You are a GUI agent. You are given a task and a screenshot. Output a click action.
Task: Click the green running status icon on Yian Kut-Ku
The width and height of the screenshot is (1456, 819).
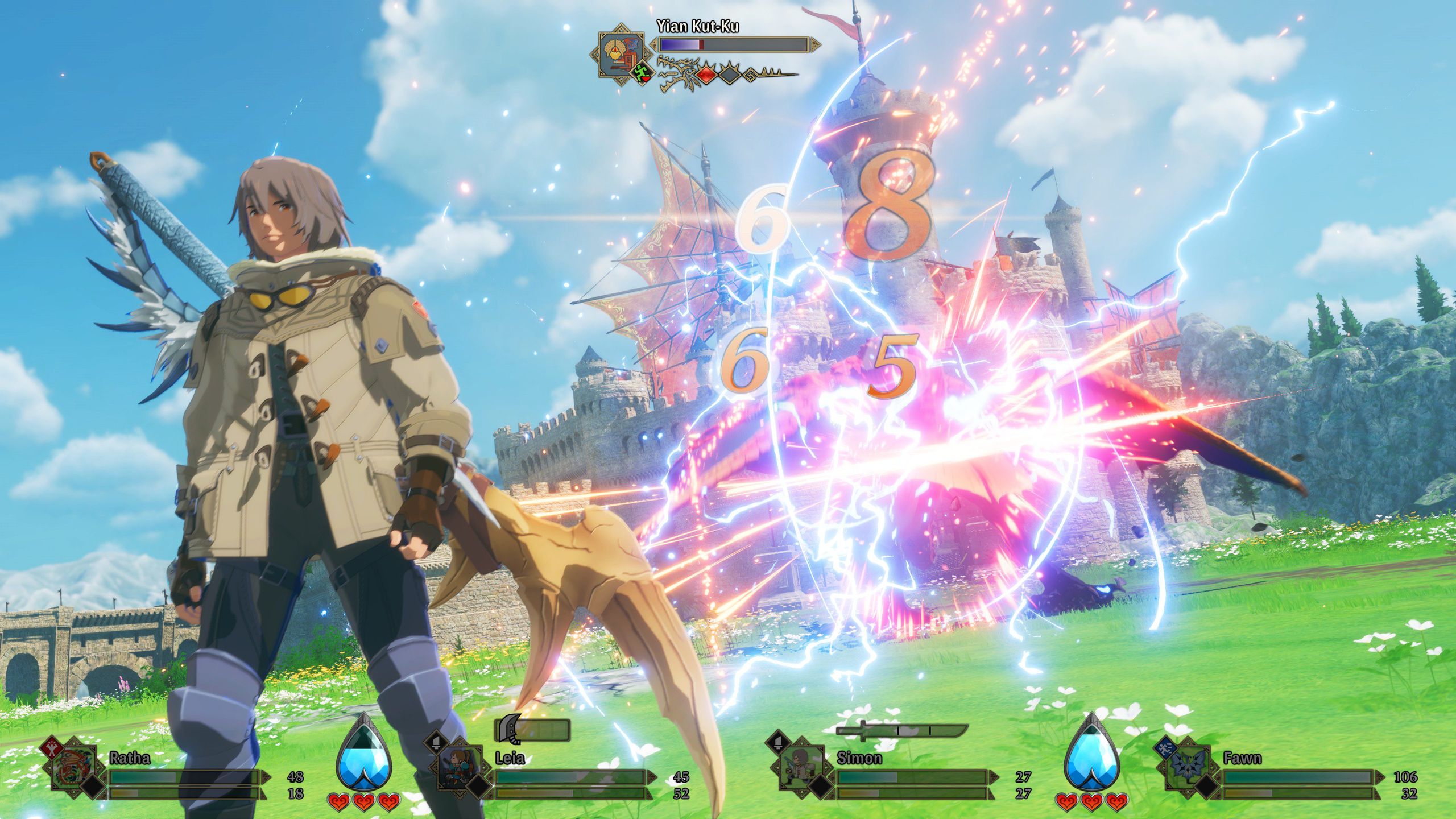pyautogui.click(x=643, y=73)
